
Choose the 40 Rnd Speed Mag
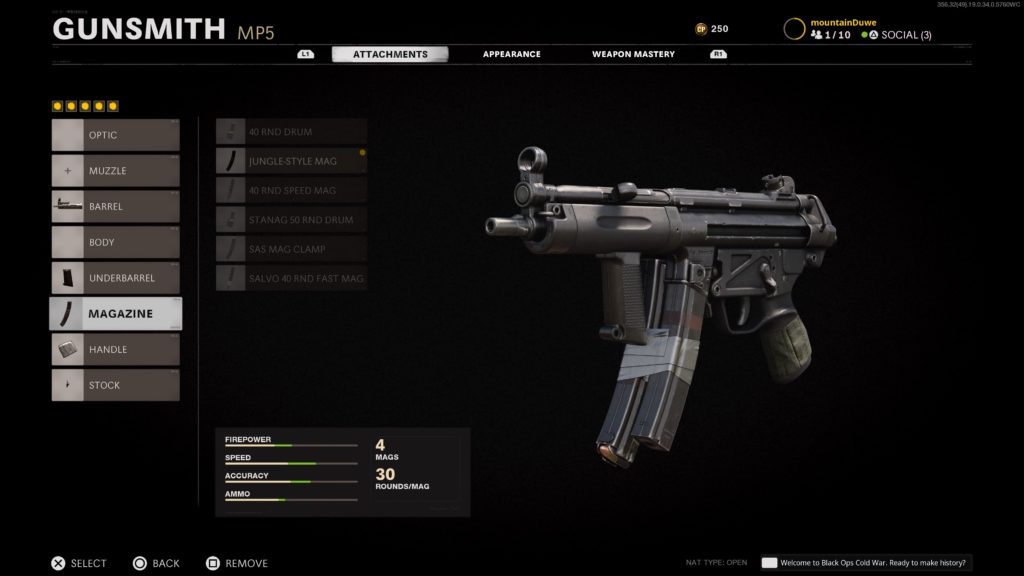[291, 190]
